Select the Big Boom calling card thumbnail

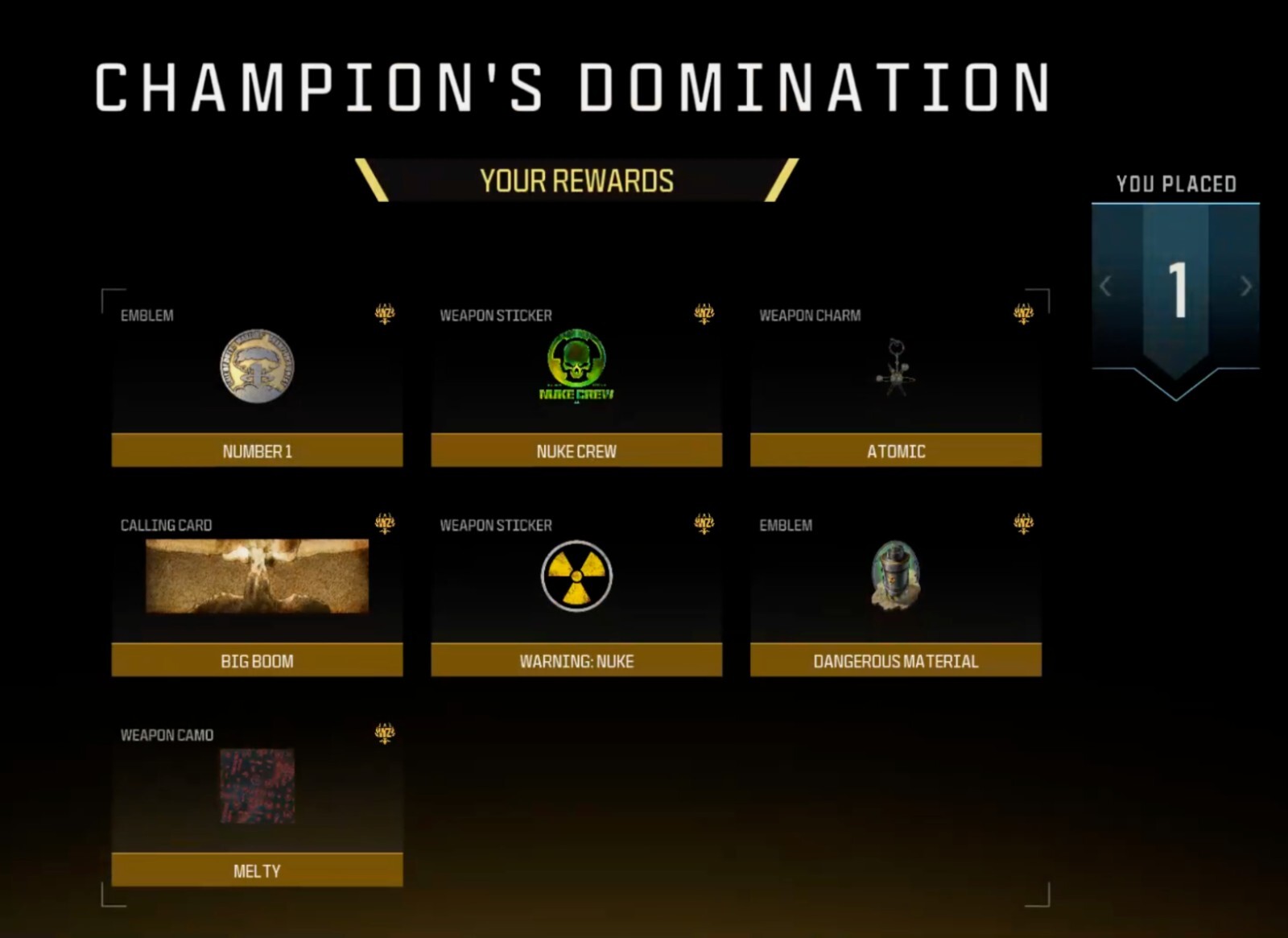pos(256,578)
